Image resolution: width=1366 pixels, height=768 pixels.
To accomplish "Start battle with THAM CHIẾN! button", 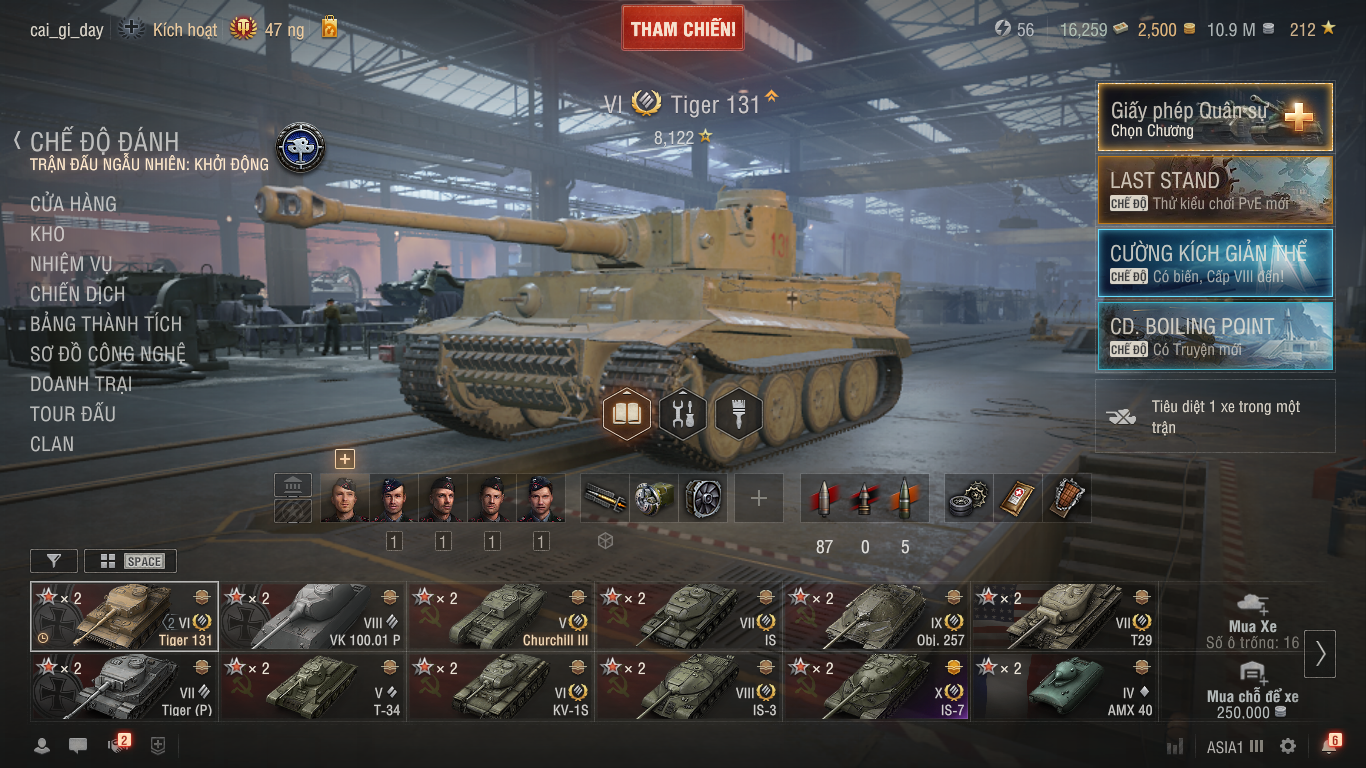I will point(683,29).
